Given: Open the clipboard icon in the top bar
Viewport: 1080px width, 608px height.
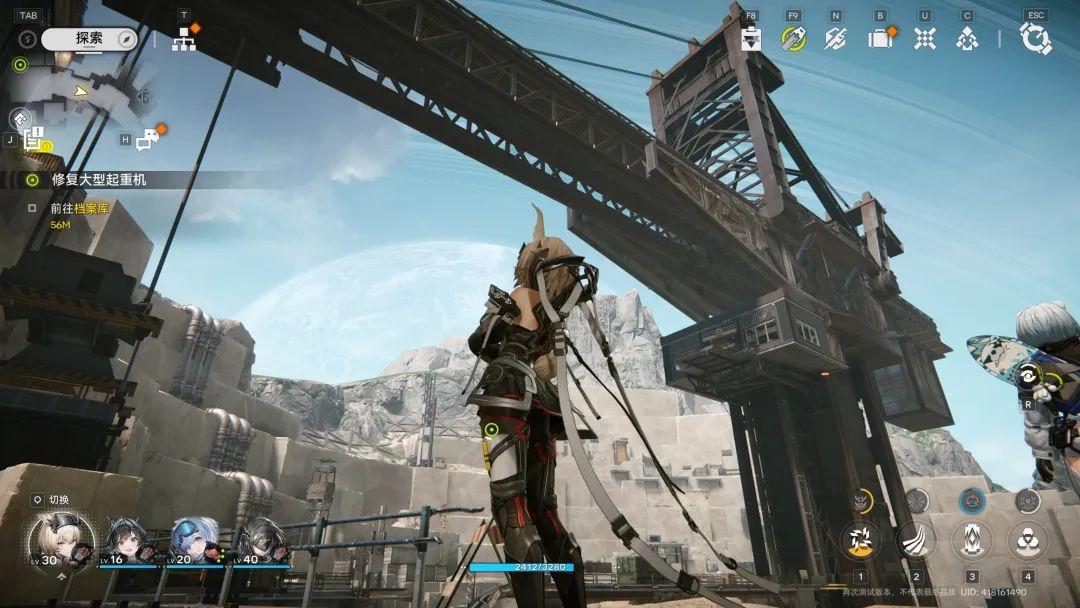Looking at the screenshot, I should pos(752,38).
